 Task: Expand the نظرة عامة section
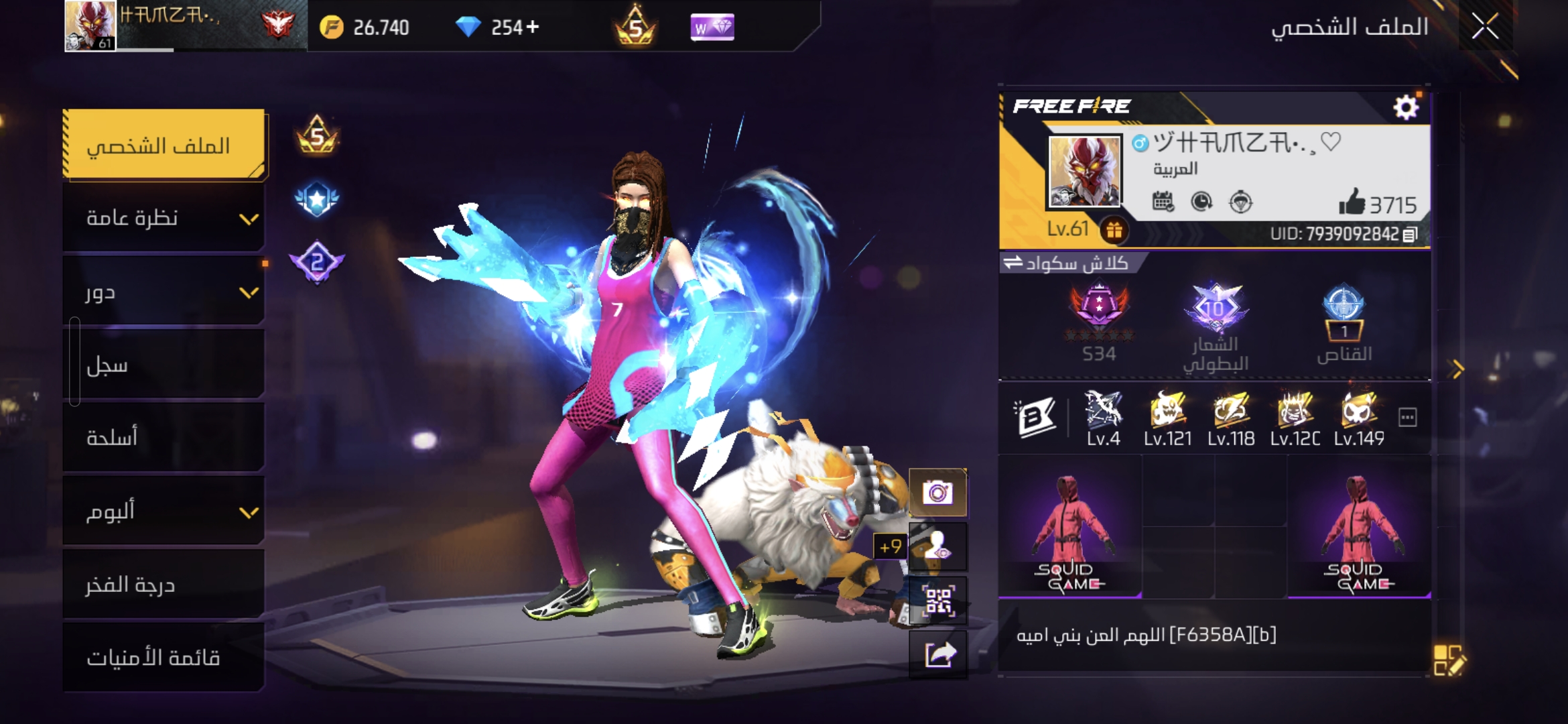click(164, 218)
